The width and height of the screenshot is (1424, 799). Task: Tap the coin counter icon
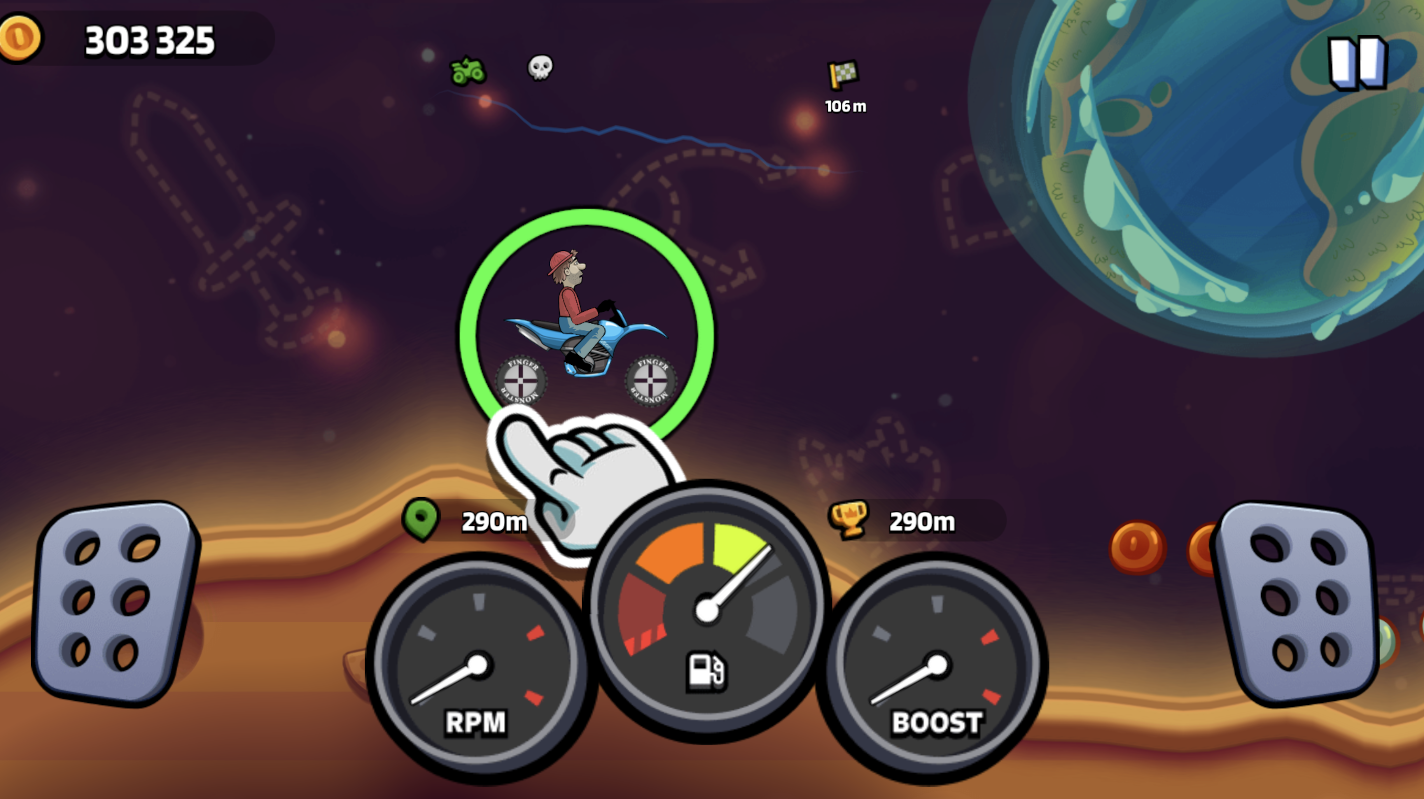point(22,41)
